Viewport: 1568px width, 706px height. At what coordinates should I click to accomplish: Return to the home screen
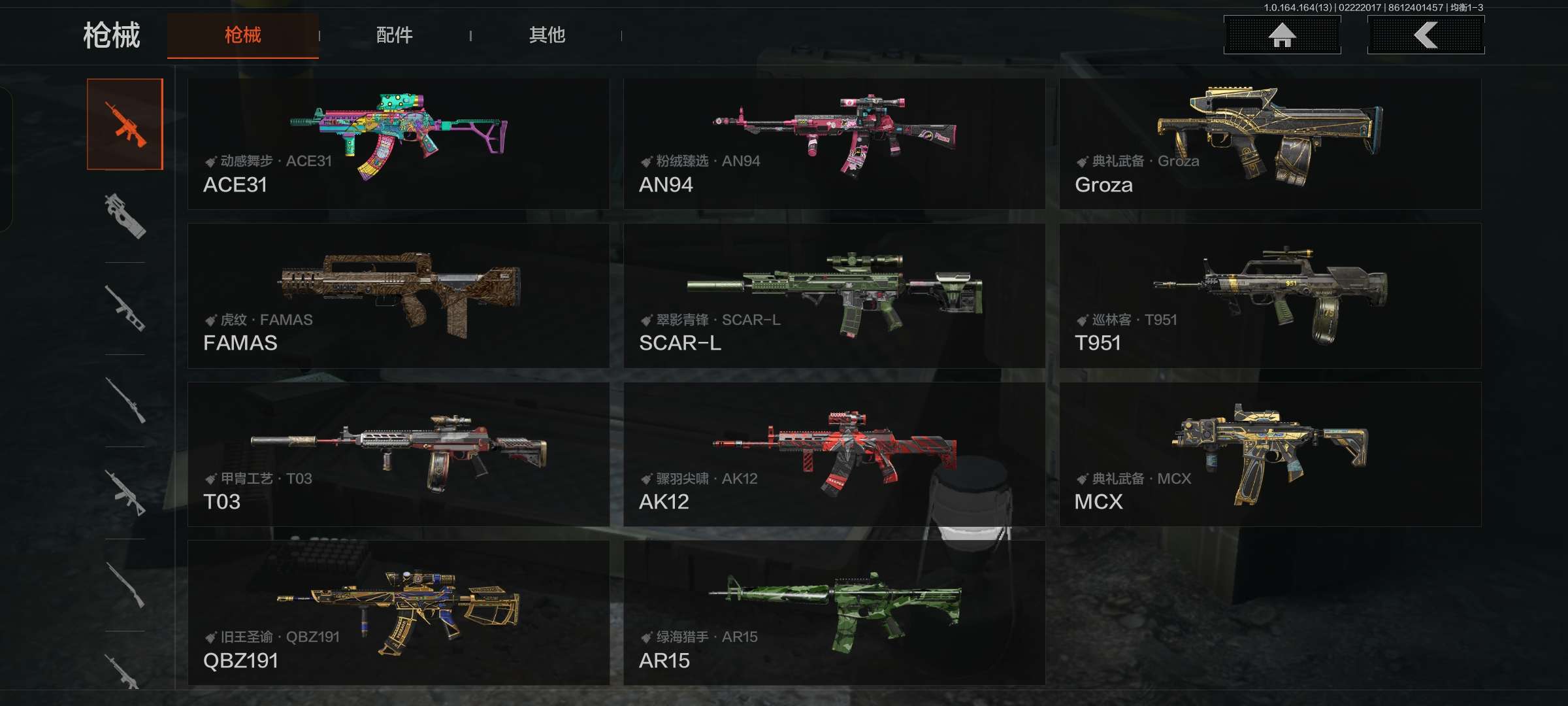click(1282, 35)
